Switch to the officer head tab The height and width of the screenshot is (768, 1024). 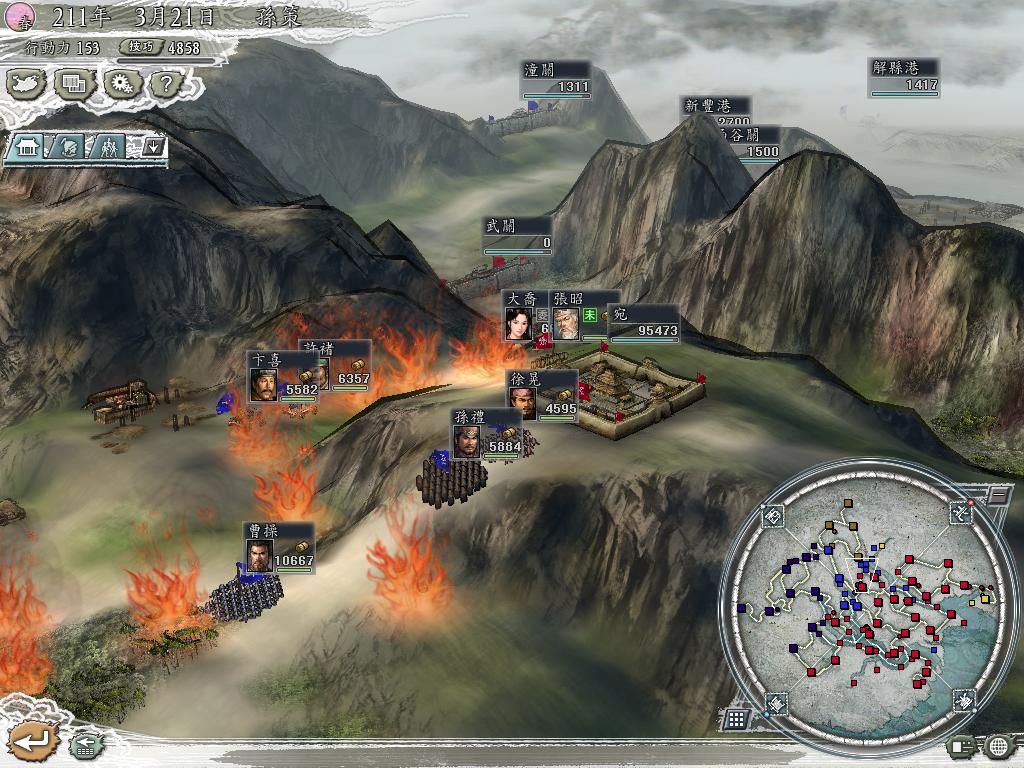tap(66, 147)
